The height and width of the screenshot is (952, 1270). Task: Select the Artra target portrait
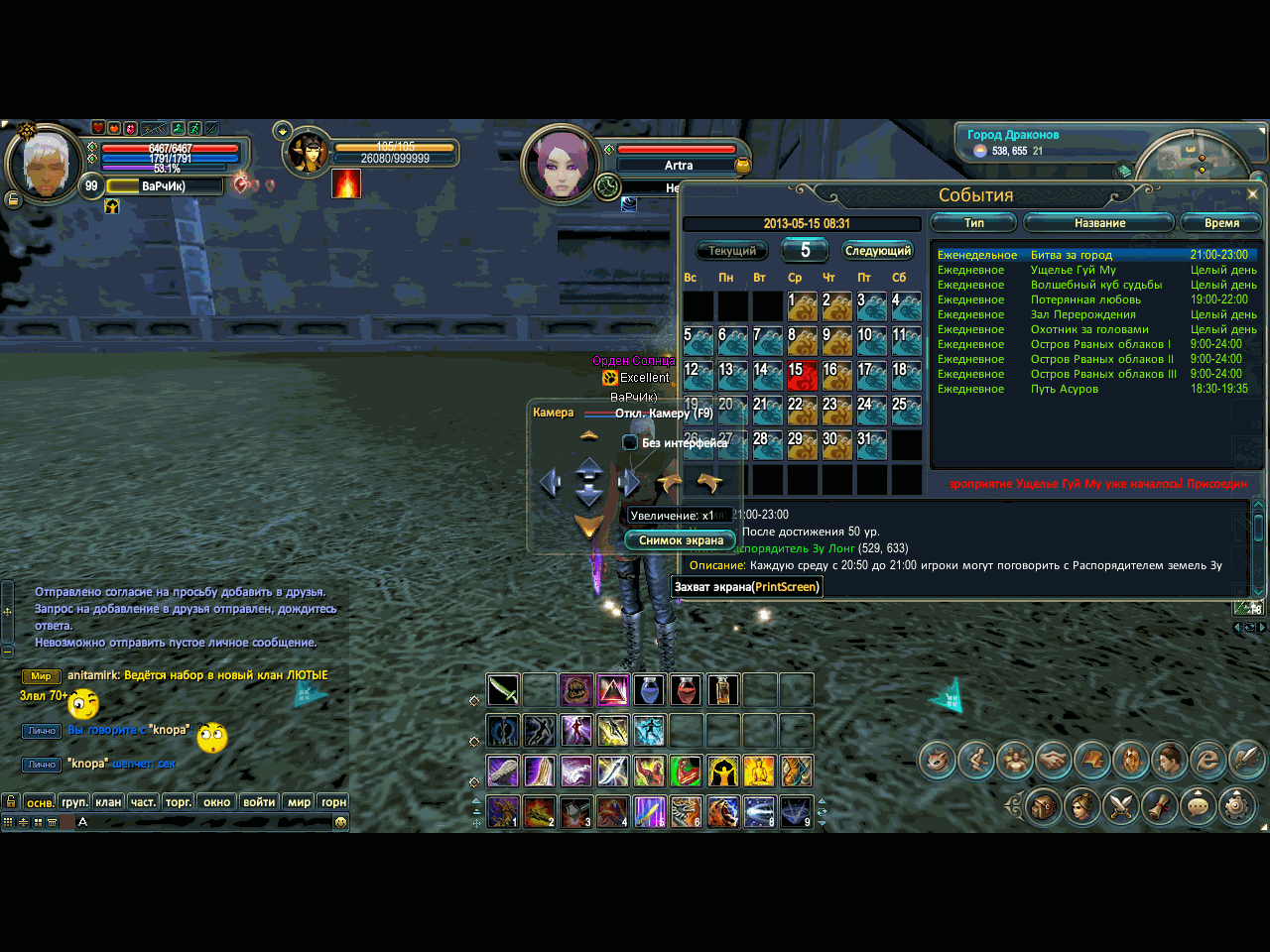[x=562, y=165]
